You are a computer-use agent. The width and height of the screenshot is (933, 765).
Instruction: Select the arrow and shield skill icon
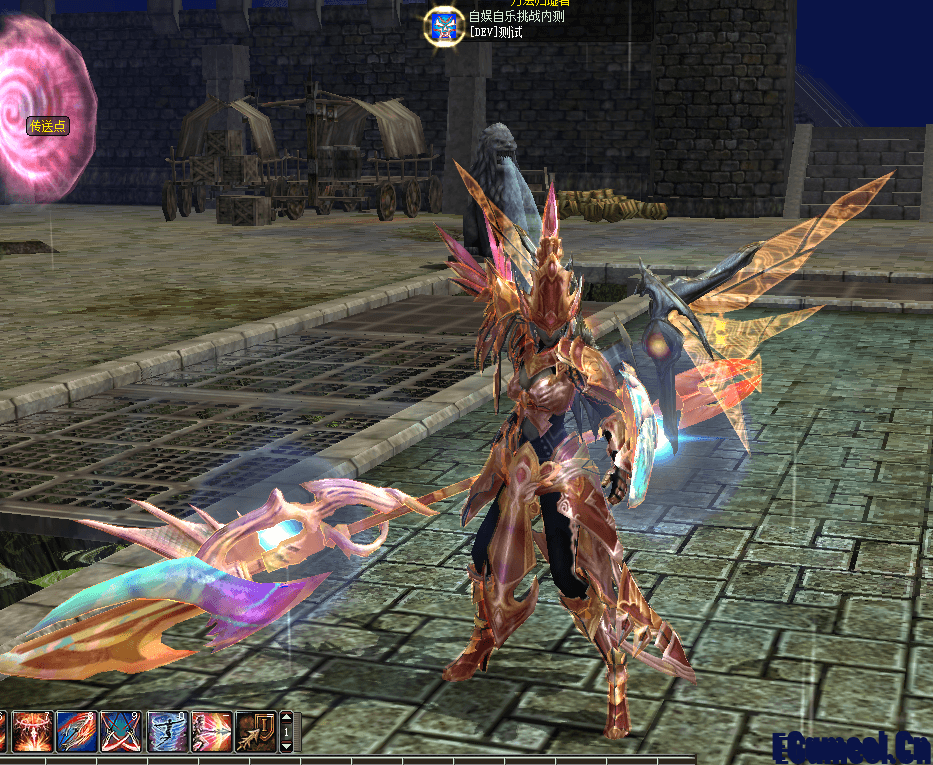[x=255, y=731]
